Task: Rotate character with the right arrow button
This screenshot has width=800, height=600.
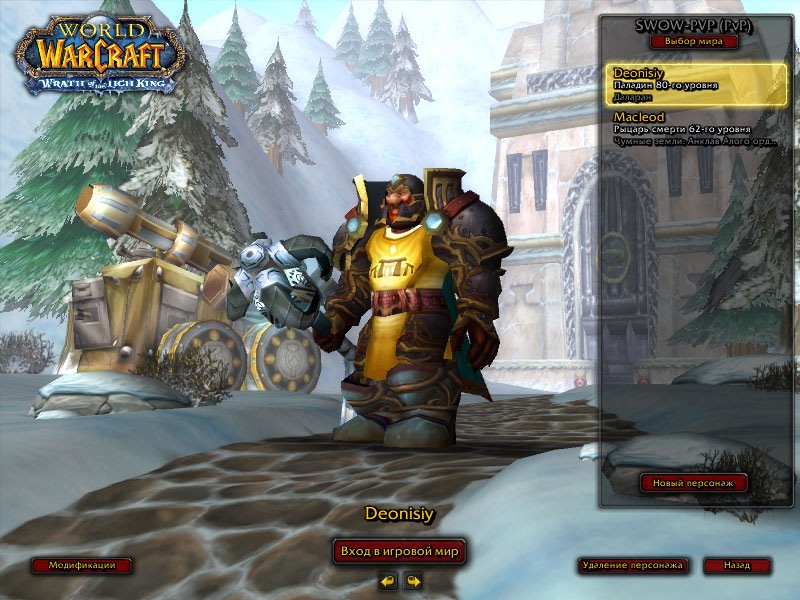Action: point(413,580)
